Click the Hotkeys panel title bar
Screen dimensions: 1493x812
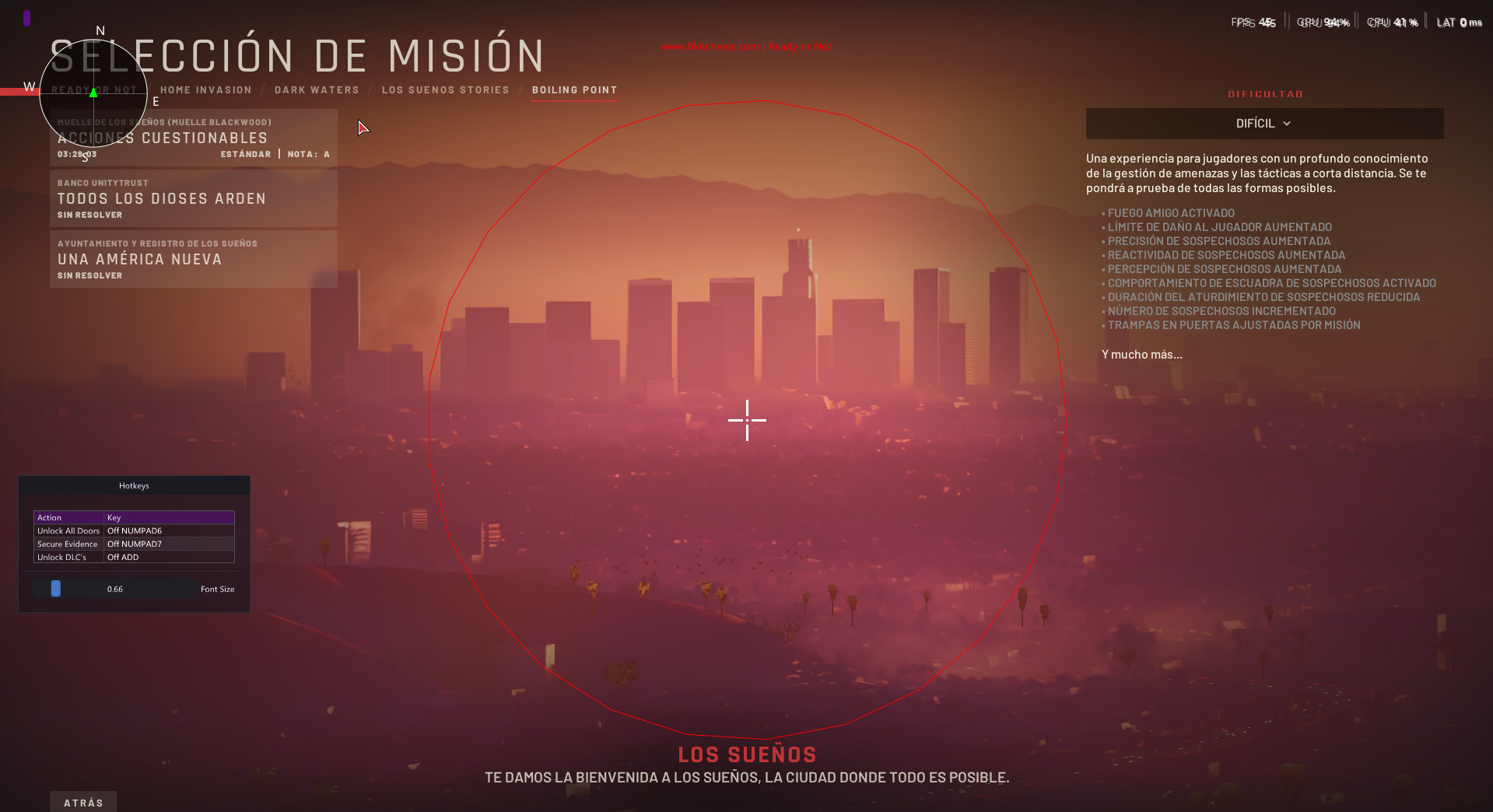pyautogui.click(x=134, y=485)
